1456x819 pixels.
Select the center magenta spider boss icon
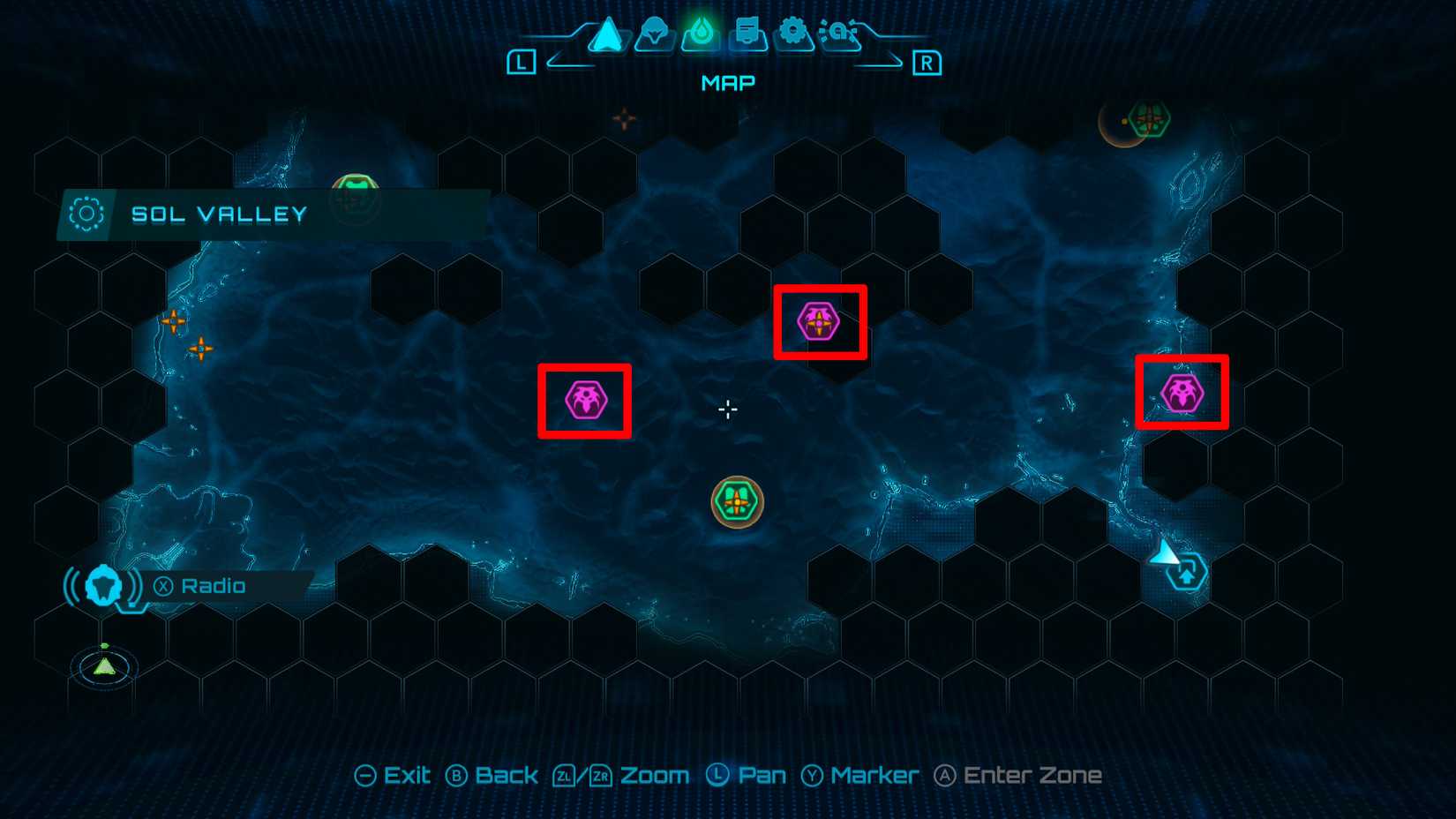click(x=819, y=321)
